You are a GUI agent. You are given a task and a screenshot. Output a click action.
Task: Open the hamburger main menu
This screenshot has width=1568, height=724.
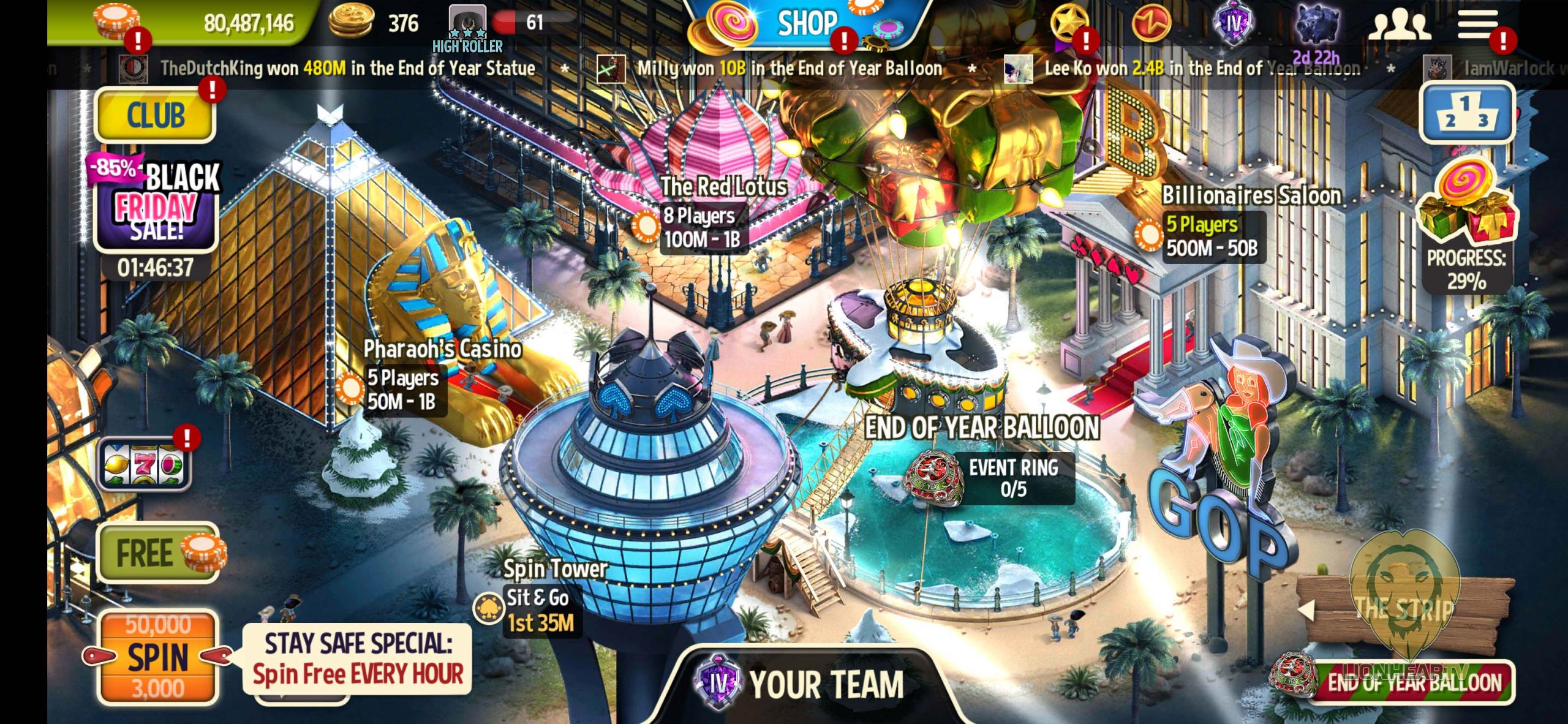click(1477, 25)
